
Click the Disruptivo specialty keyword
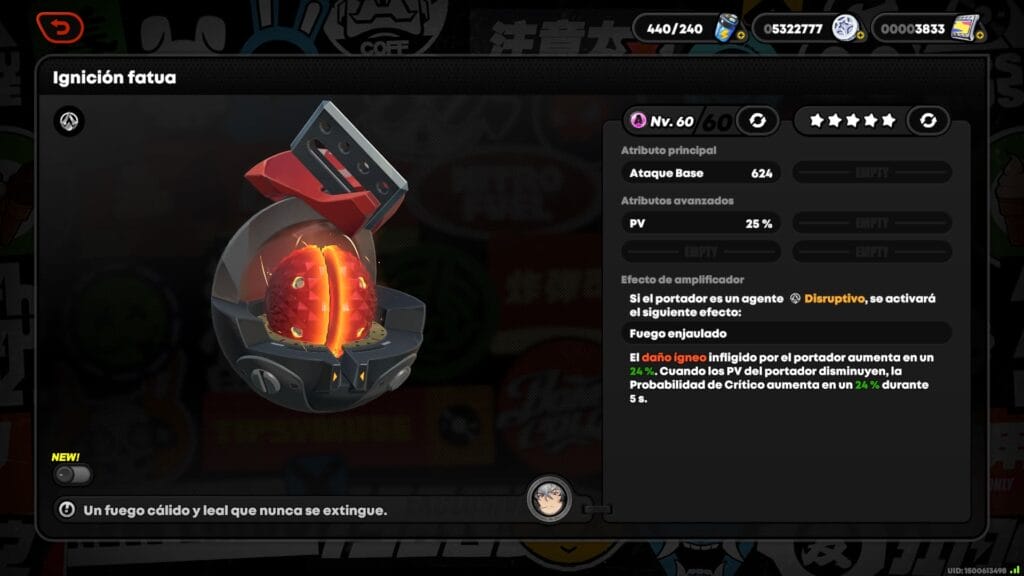834,298
